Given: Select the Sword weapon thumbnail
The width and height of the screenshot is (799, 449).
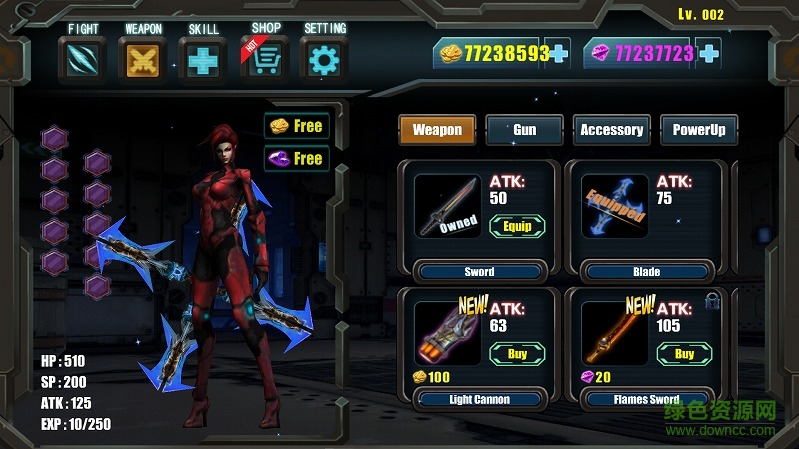Looking at the screenshot, I should coord(447,207).
